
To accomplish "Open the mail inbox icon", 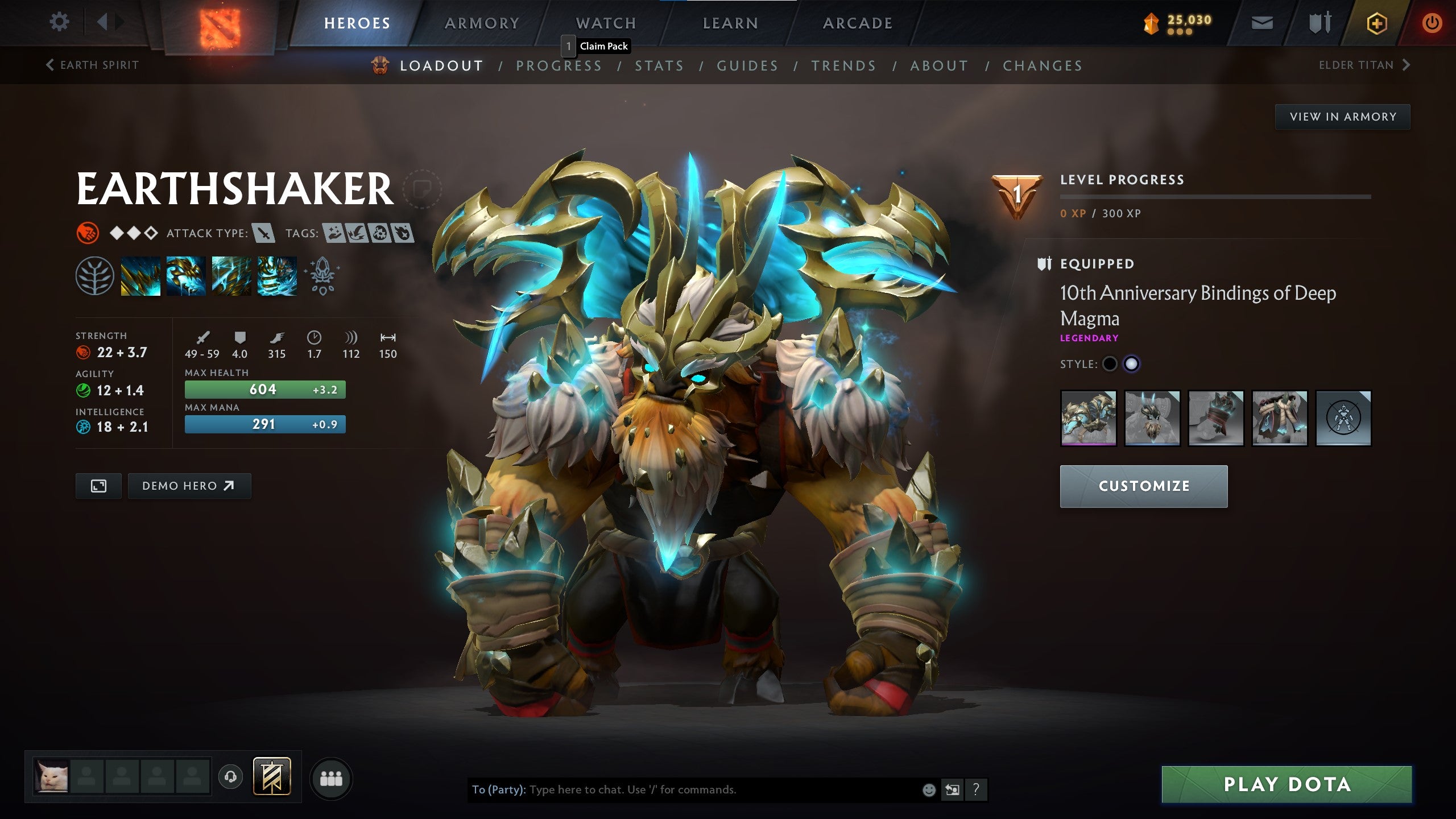I will pos(1263,23).
